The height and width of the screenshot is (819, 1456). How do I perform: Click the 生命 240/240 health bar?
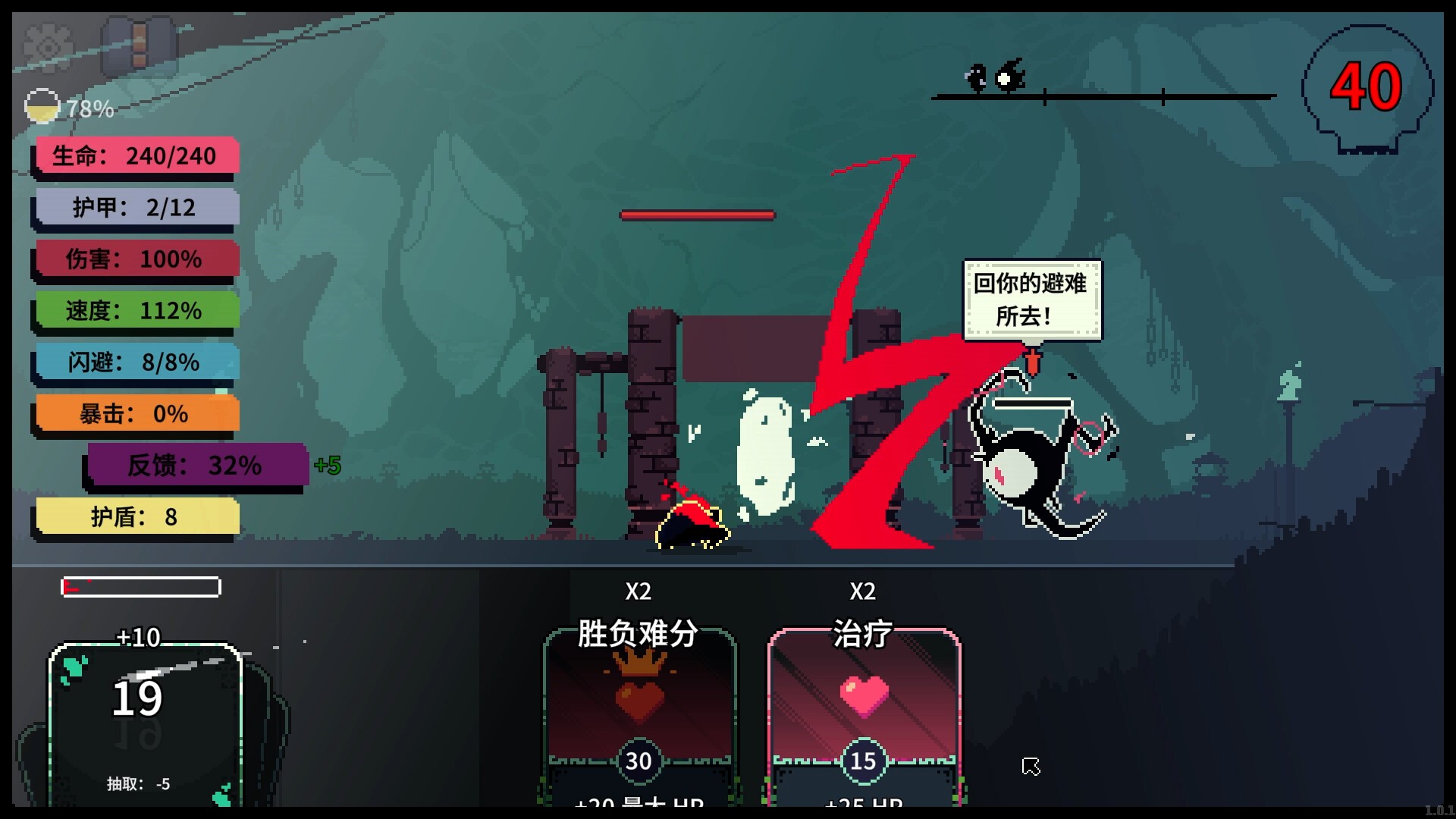(135, 156)
